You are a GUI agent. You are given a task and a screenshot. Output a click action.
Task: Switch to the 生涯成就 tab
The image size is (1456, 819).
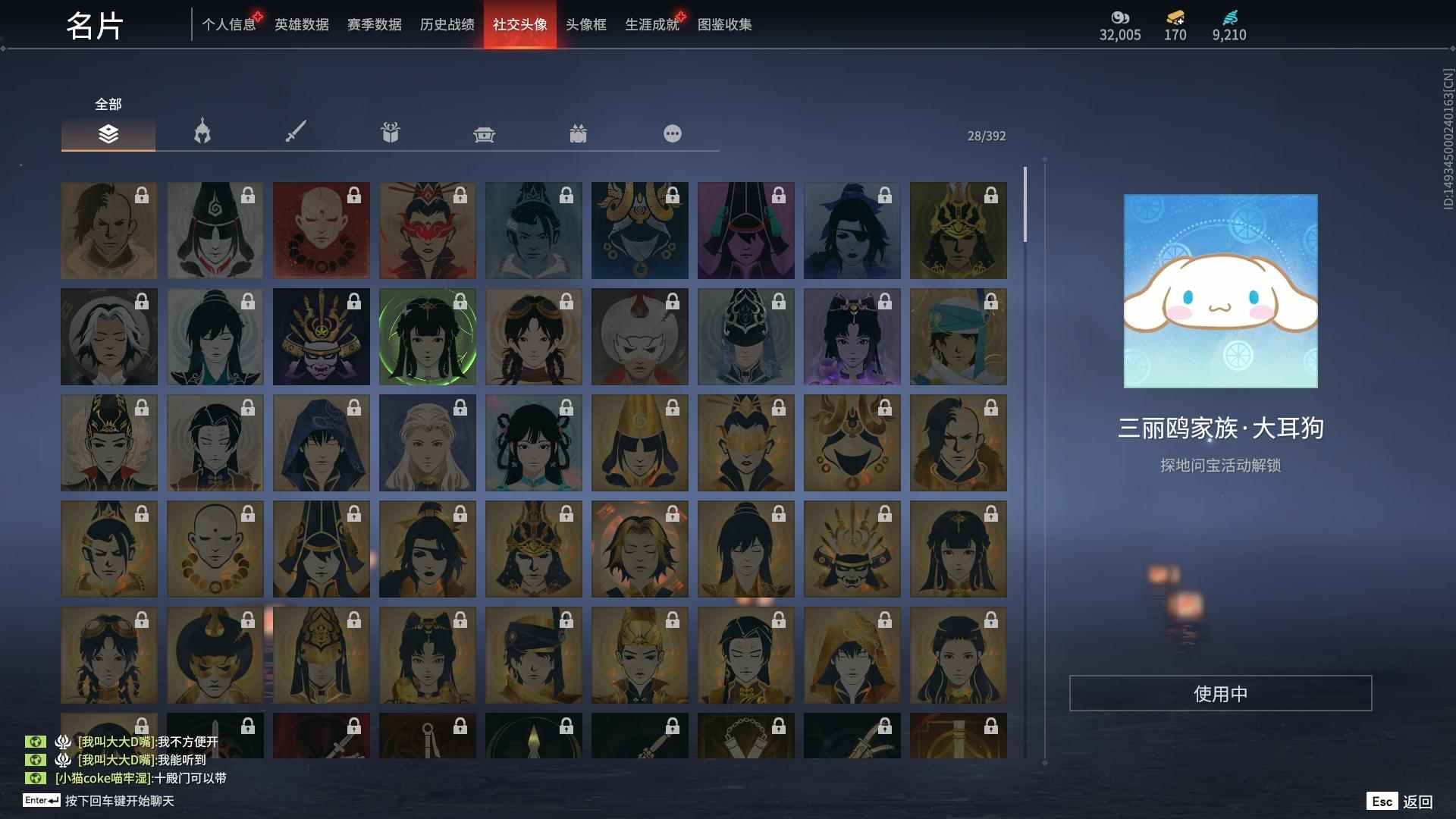coord(651,24)
